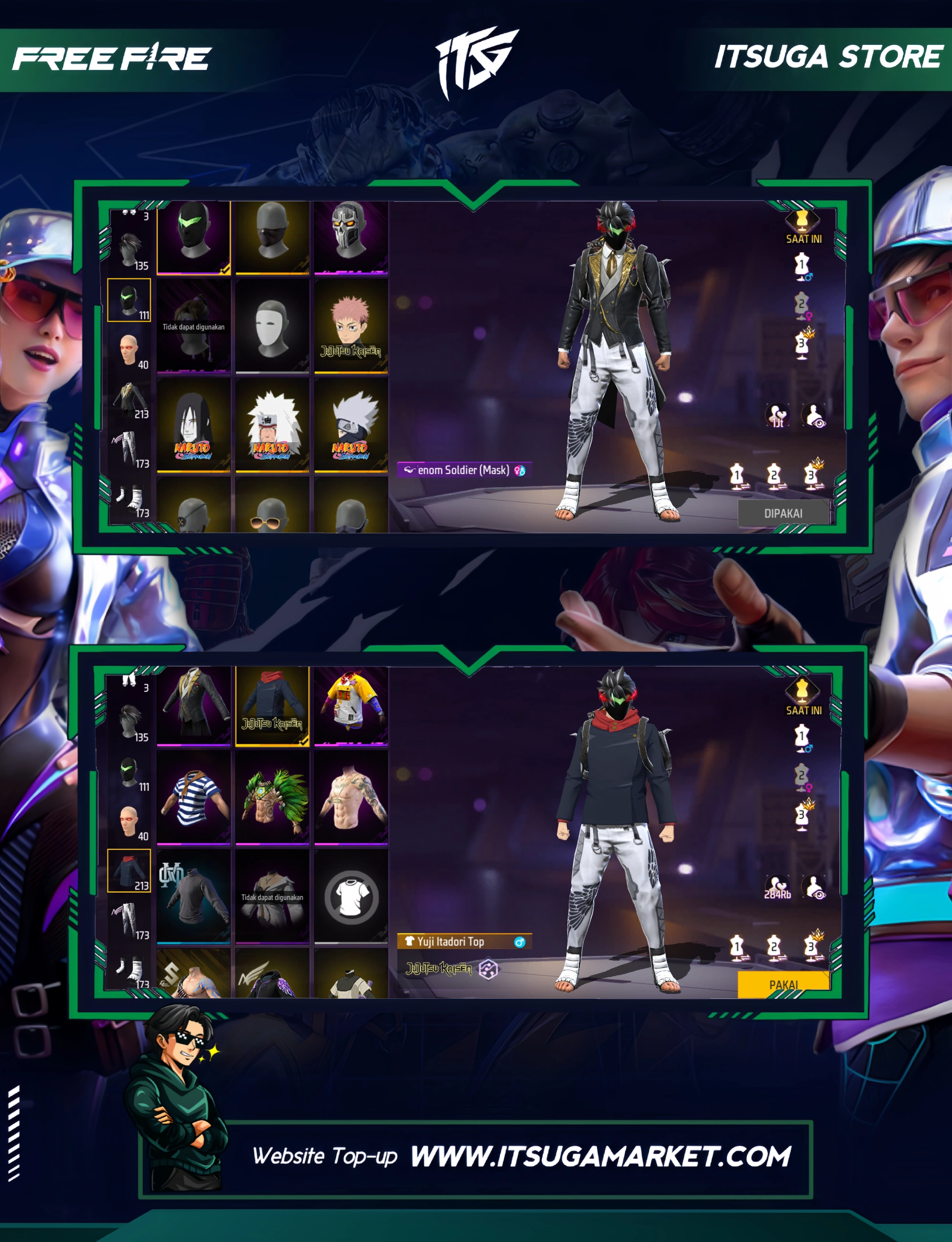The width and height of the screenshot is (952, 1242).
Task: Equip the blue striped sailor shirt
Action: 193,797
